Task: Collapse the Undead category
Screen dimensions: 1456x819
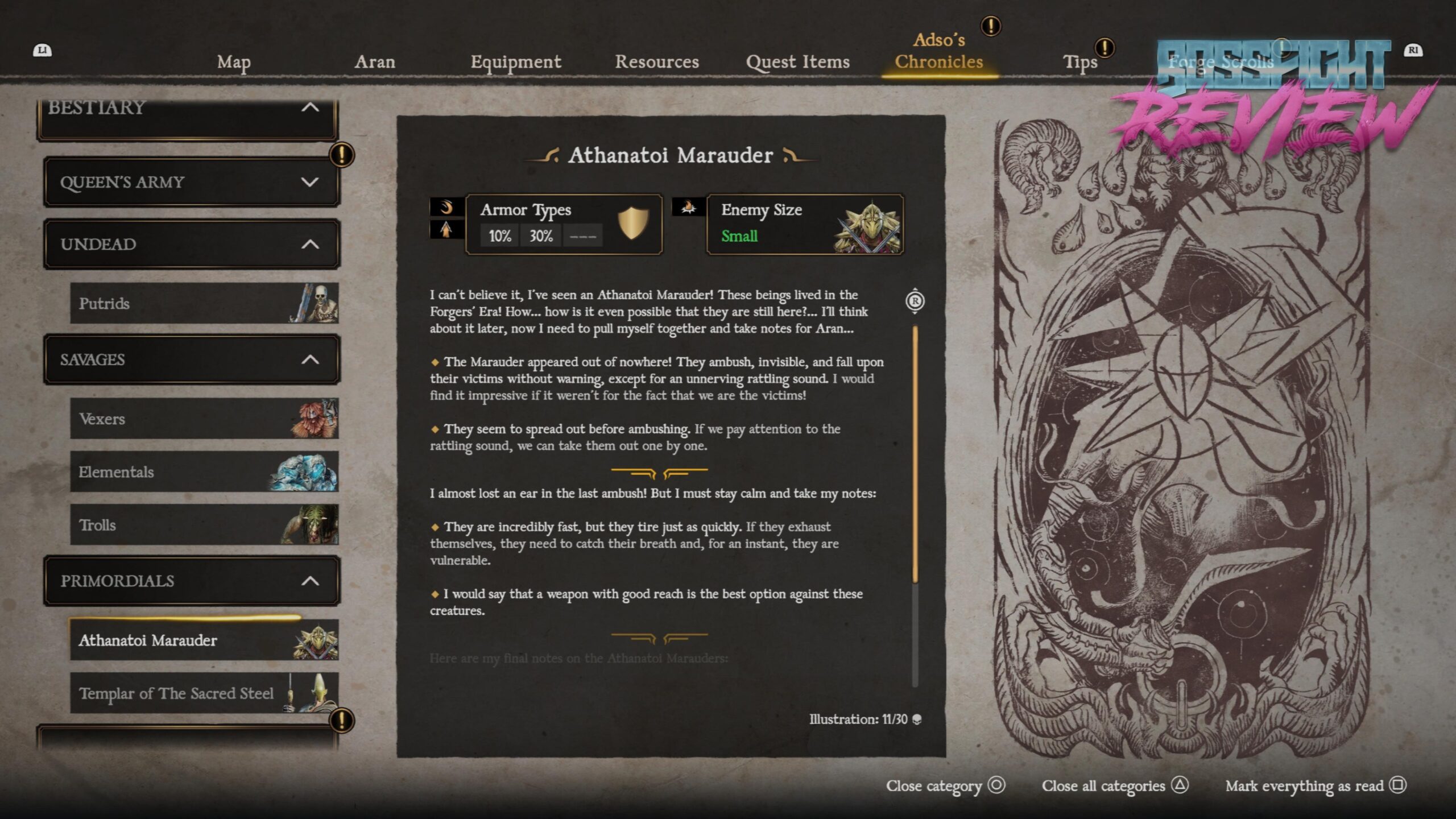Action: pyautogui.click(x=191, y=244)
